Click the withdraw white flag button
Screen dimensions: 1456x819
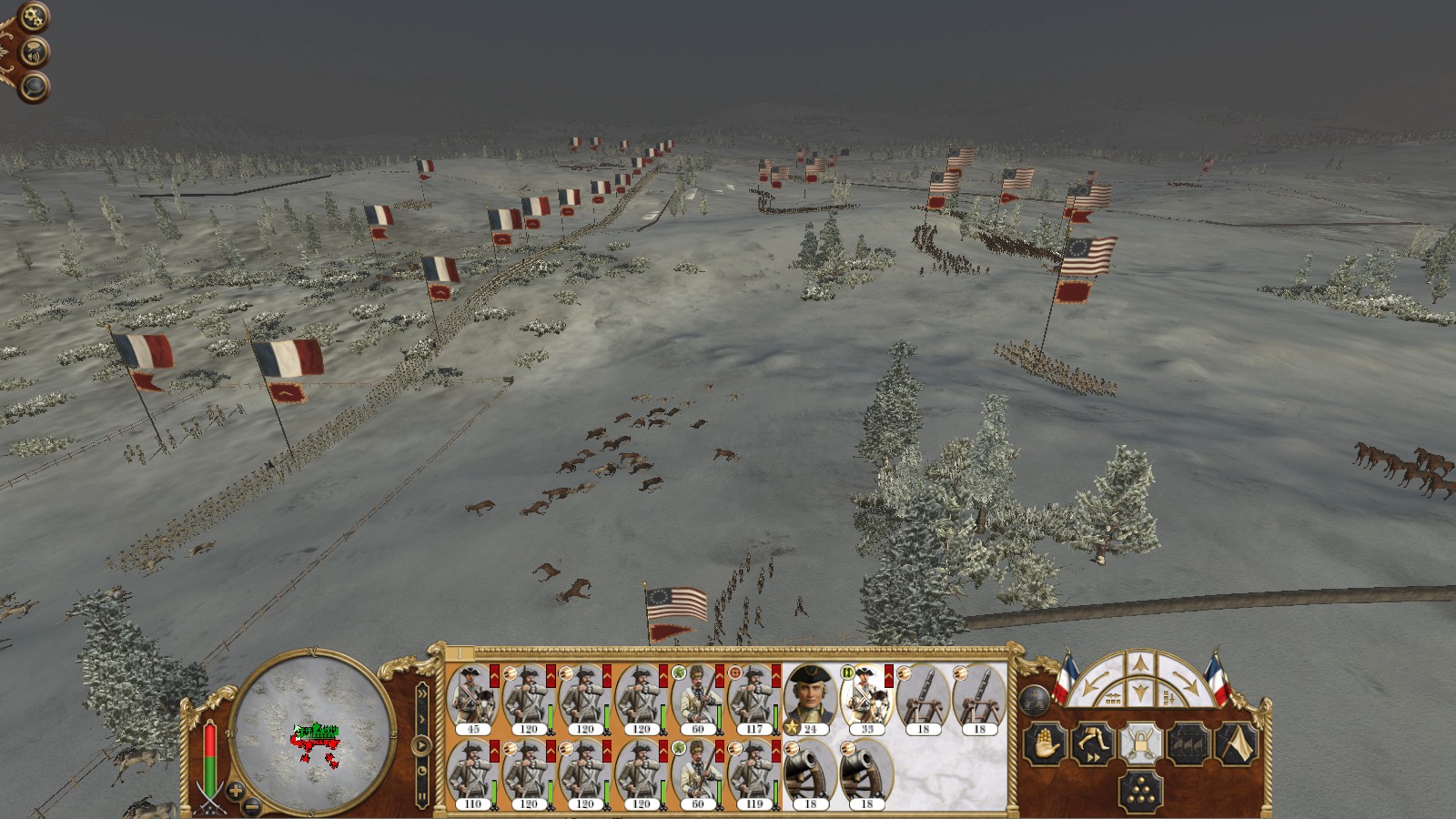tap(1236, 743)
